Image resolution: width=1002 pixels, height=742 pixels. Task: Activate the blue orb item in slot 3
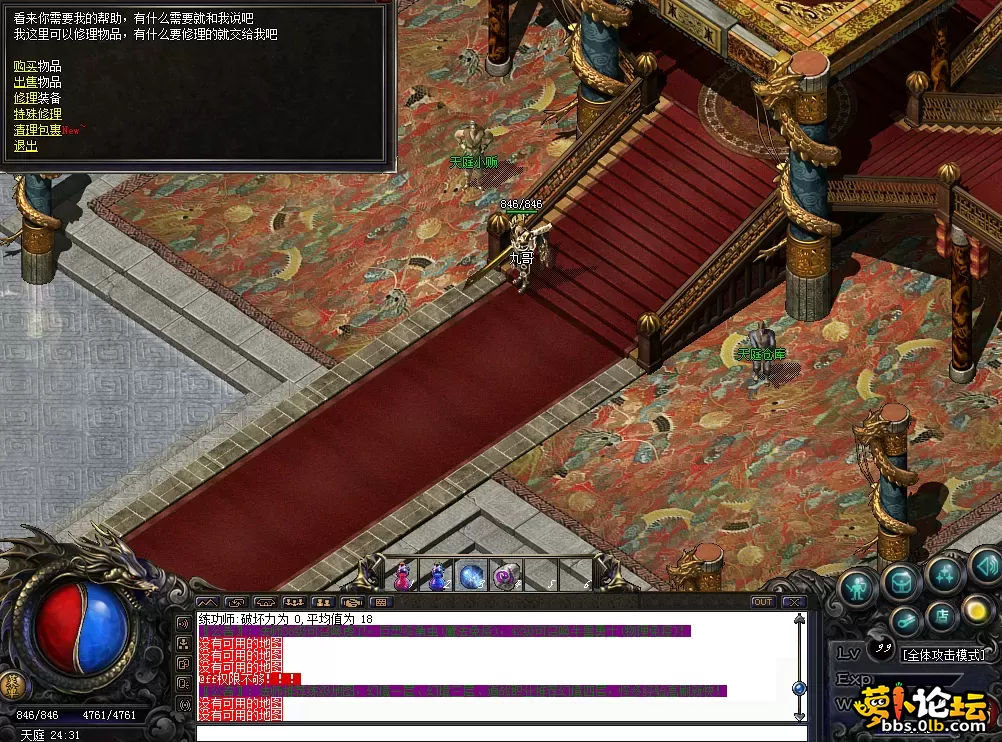(471, 576)
